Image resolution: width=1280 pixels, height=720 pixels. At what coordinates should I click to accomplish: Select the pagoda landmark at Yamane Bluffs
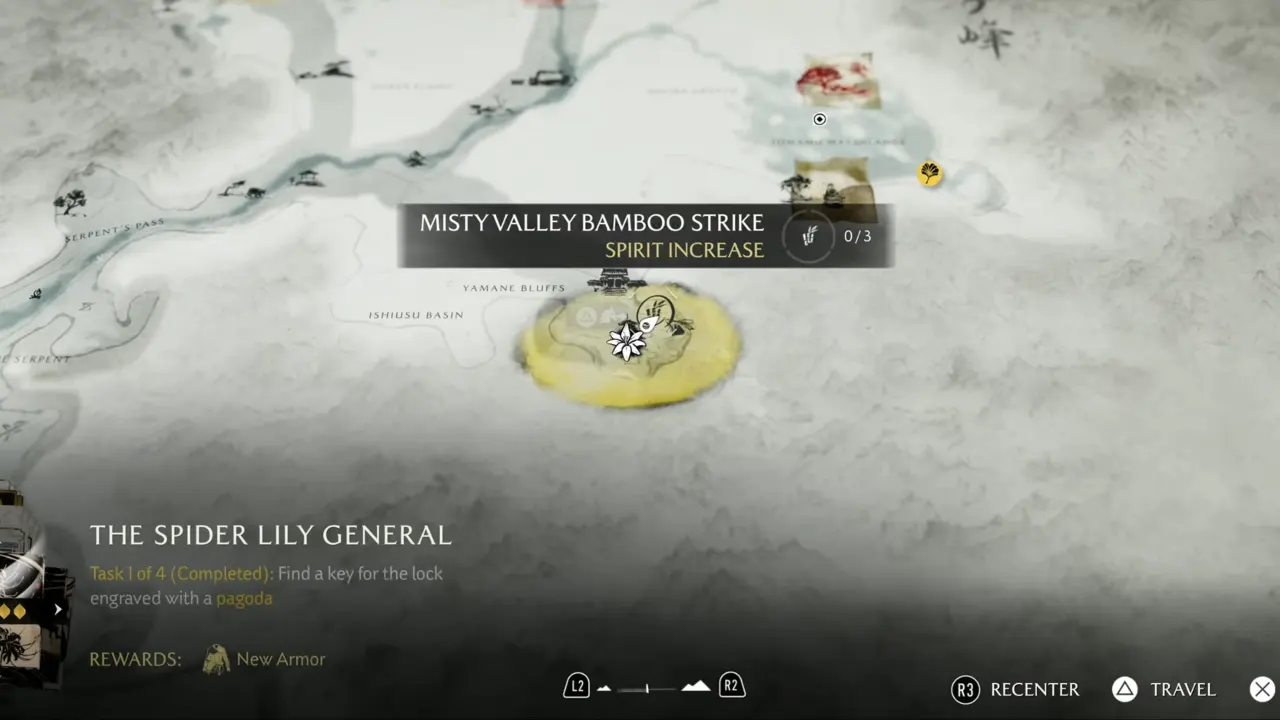(x=616, y=281)
